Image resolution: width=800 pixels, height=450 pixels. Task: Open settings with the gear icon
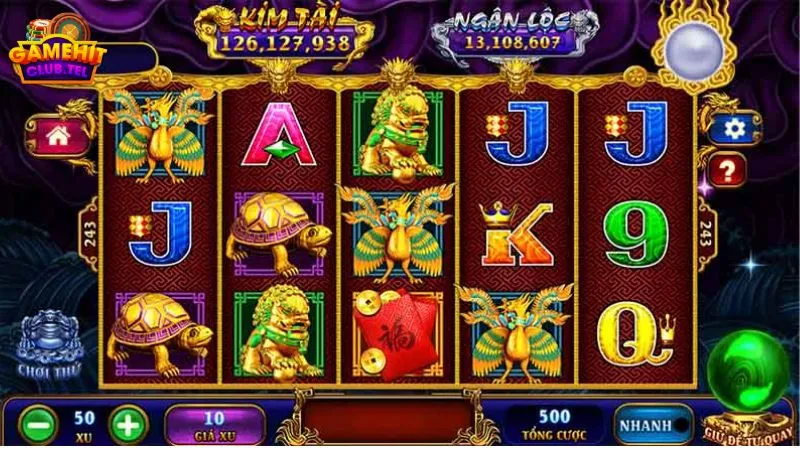(x=735, y=128)
